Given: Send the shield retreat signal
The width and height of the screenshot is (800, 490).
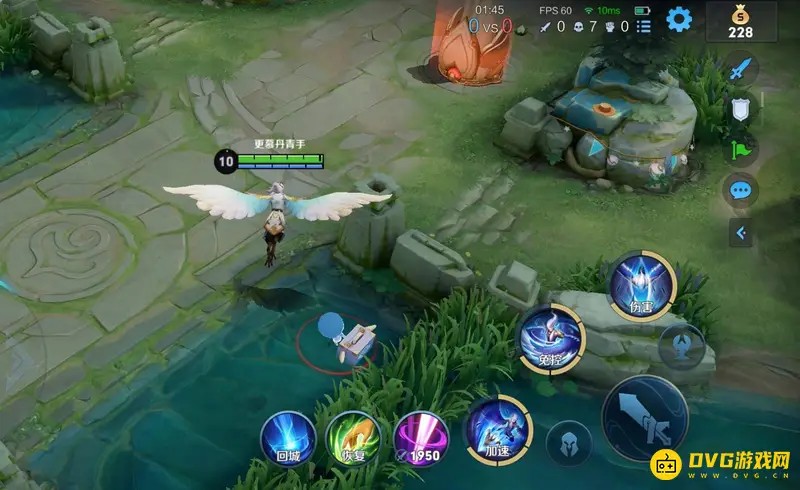Looking at the screenshot, I should (740, 110).
